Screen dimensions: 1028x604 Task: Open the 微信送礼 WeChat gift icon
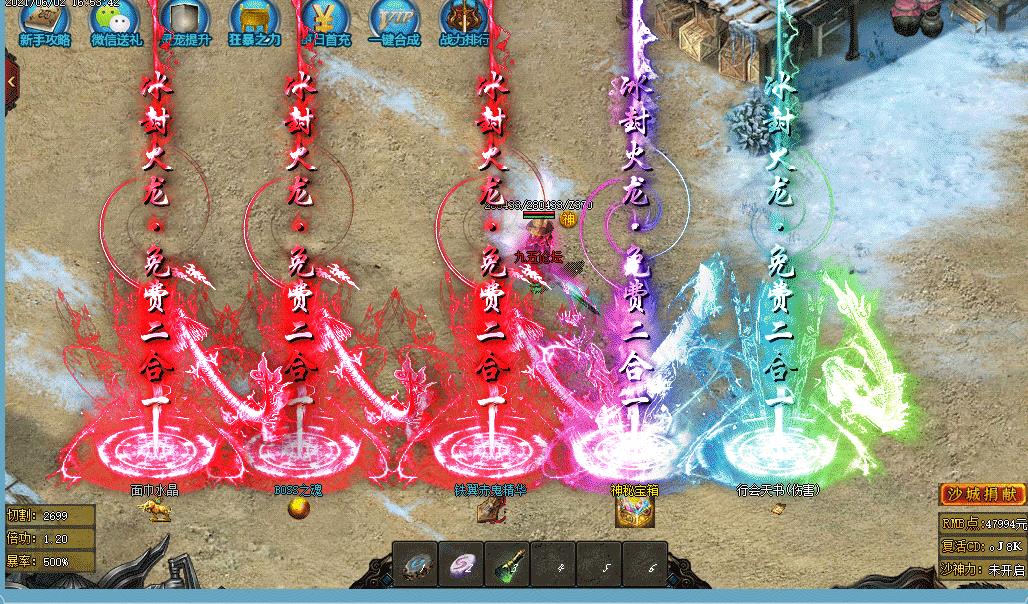coord(116,20)
